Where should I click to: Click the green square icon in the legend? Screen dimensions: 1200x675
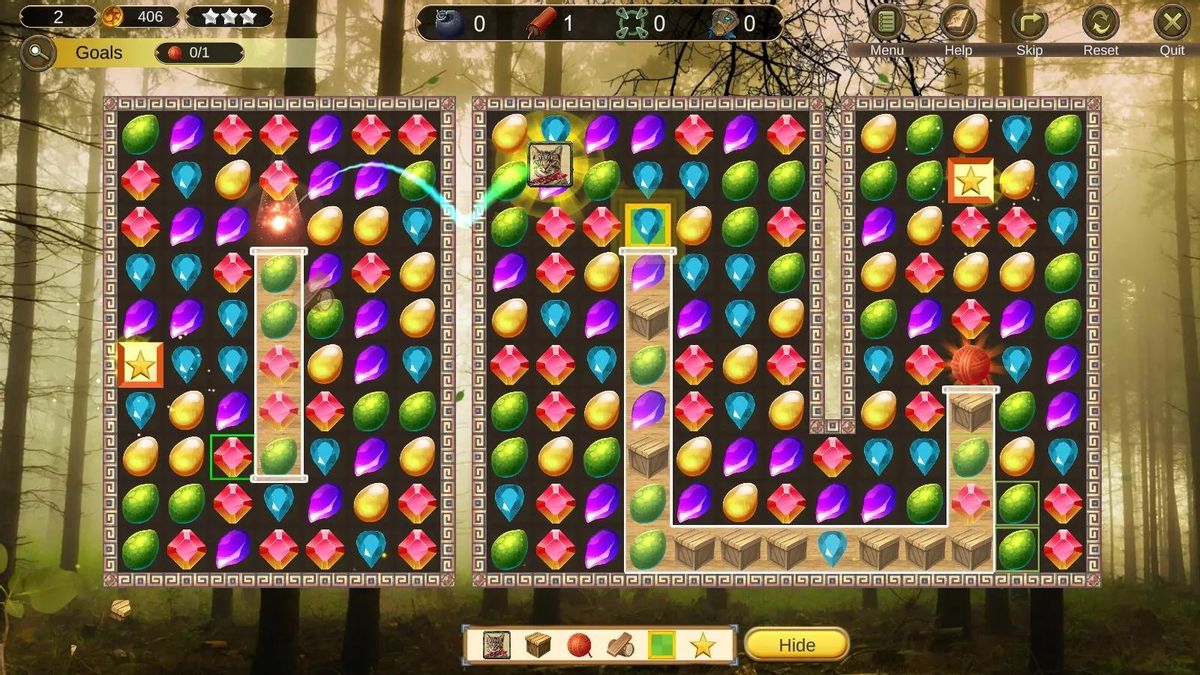pos(661,645)
